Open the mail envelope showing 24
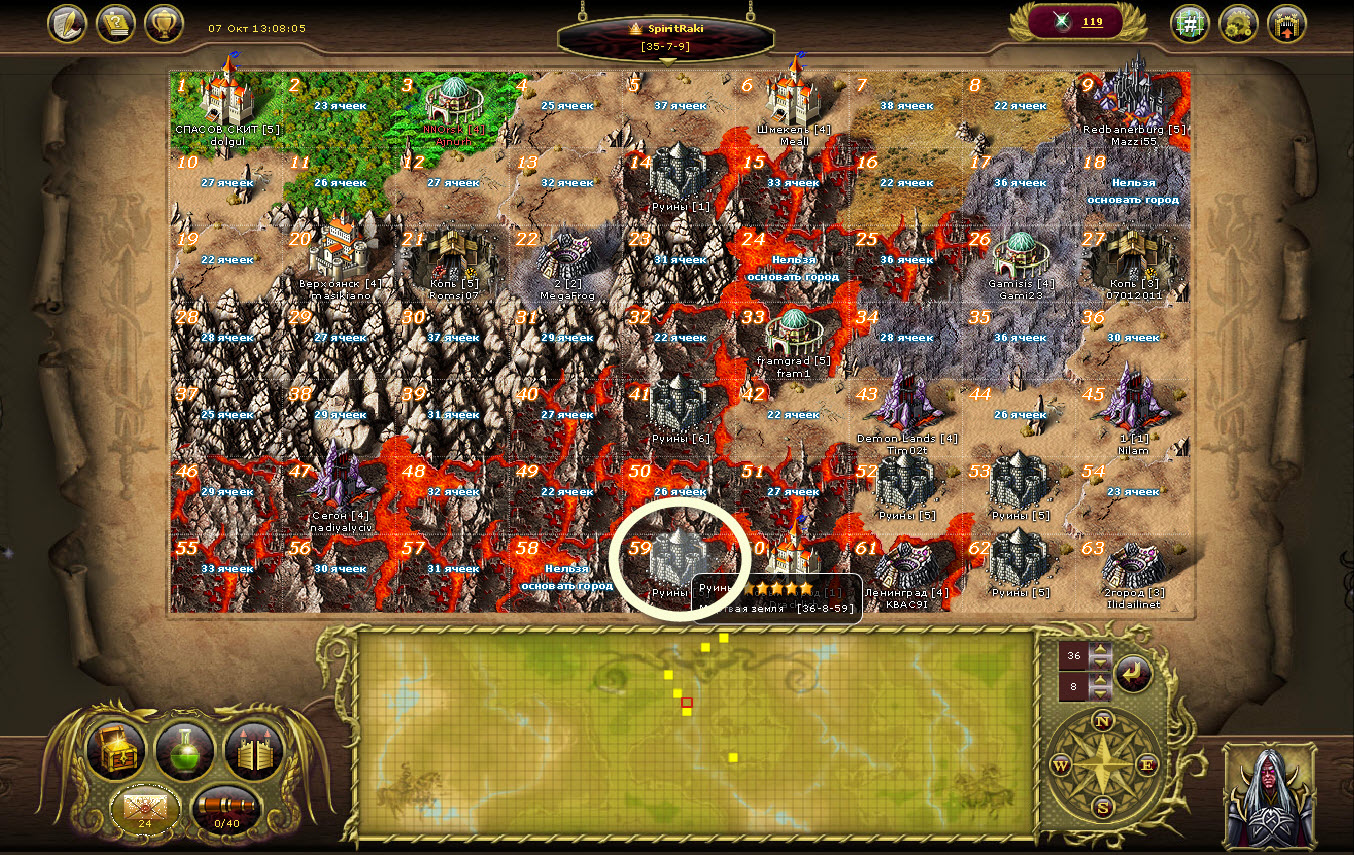The width and height of the screenshot is (1354, 855). [x=145, y=808]
